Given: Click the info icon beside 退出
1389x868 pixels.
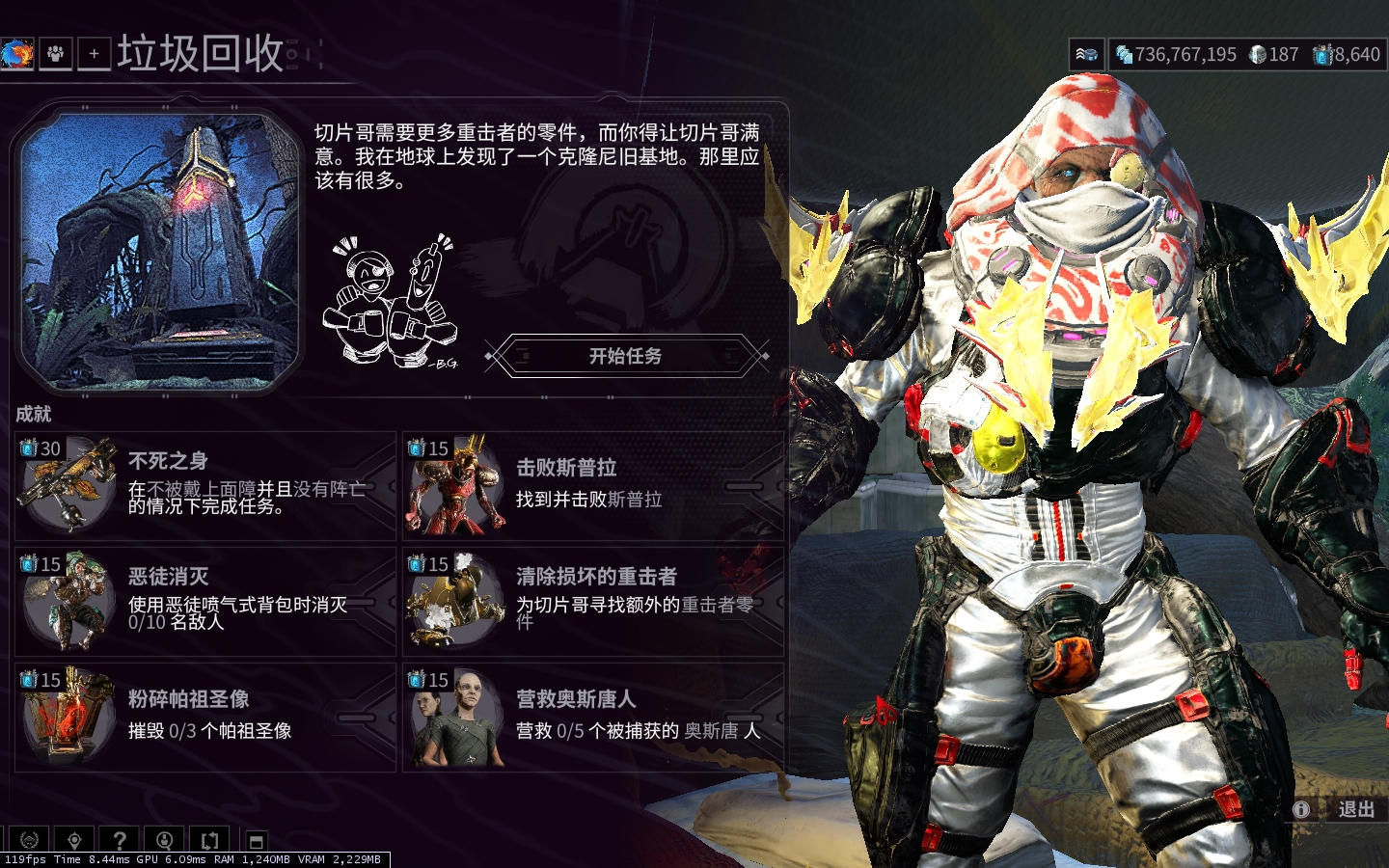Looking at the screenshot, I should (x=1301, y=809).
